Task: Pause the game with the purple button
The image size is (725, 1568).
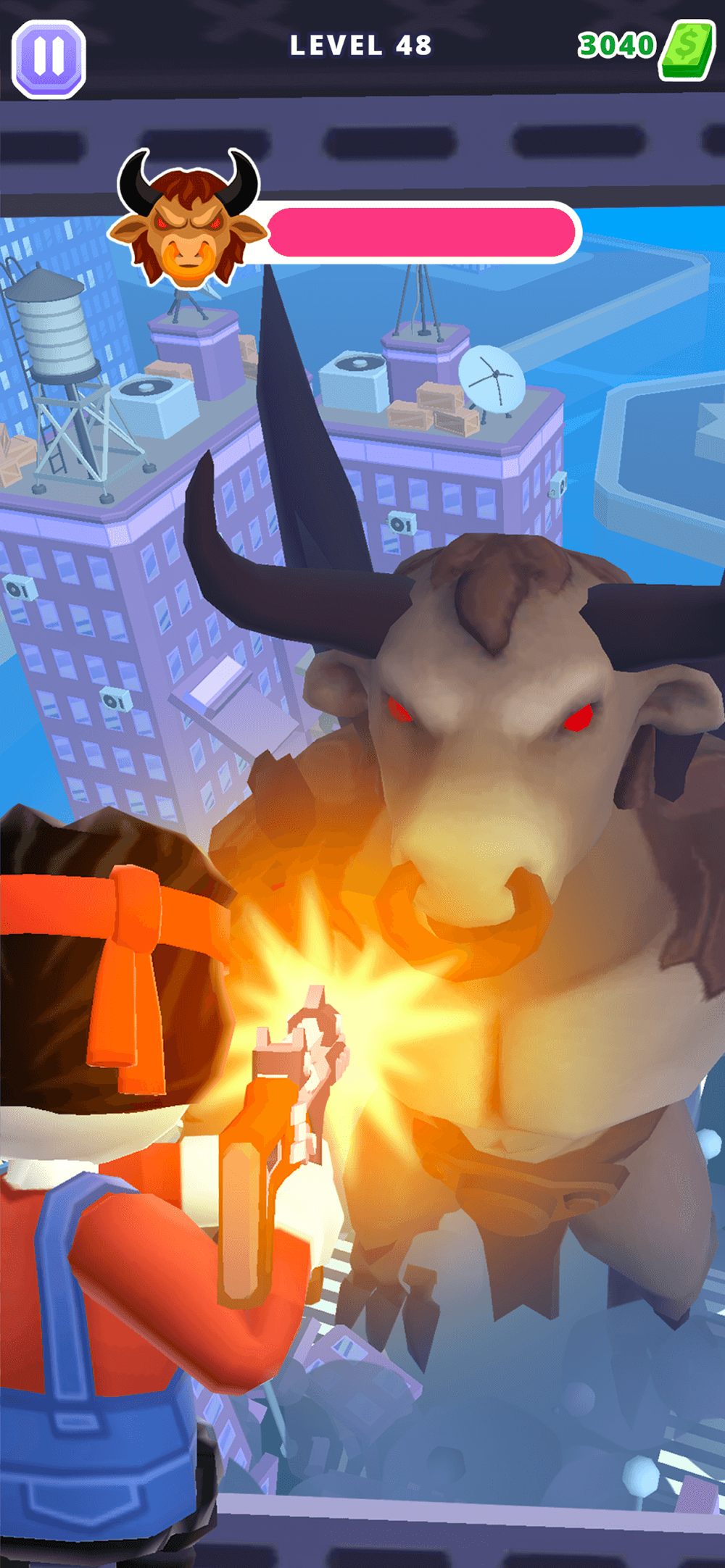Action: [x=49, y=58]
